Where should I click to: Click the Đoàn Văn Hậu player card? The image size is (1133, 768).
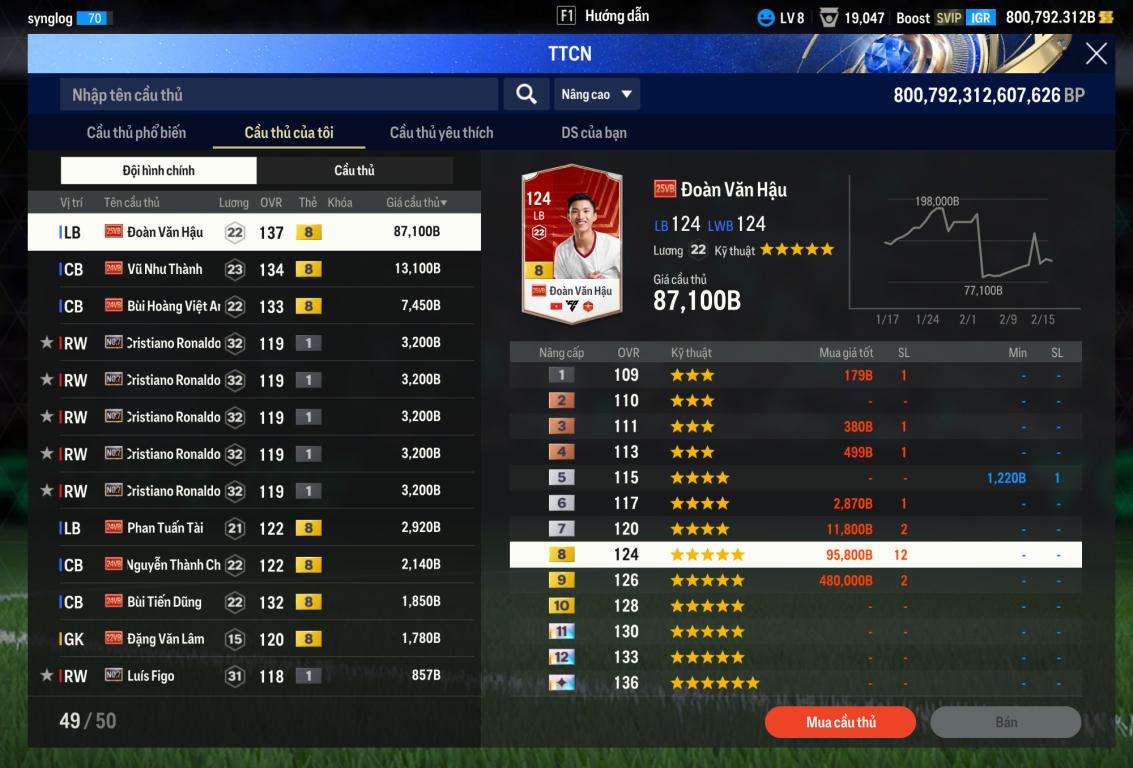pyautogui.click(x=572, y=243)
